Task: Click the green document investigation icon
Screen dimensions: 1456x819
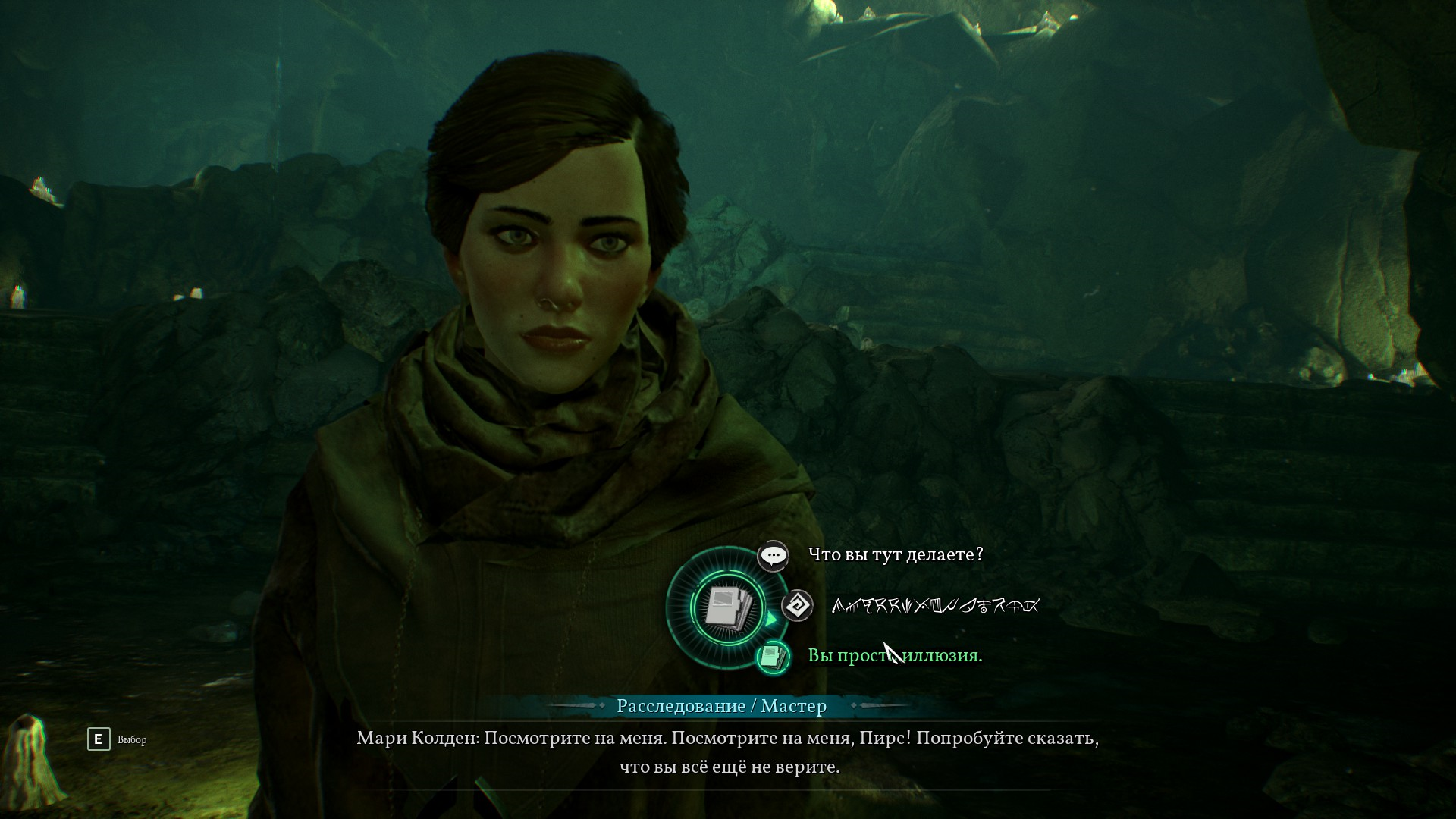Action: pos(773,657)
